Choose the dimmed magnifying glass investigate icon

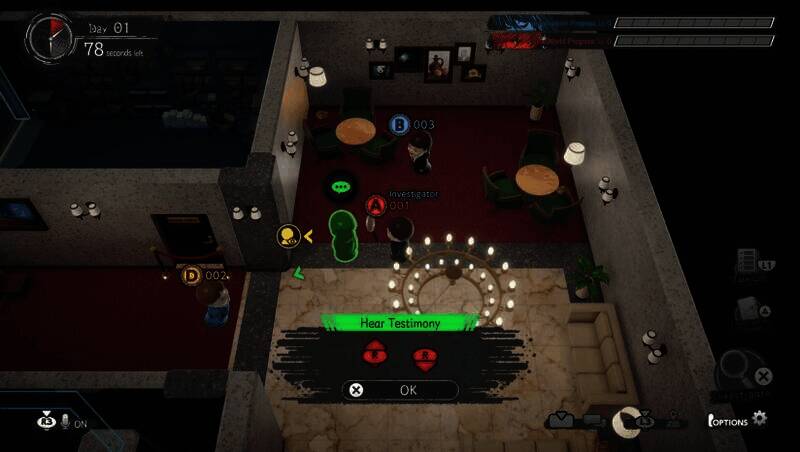[x=740, y=368]
